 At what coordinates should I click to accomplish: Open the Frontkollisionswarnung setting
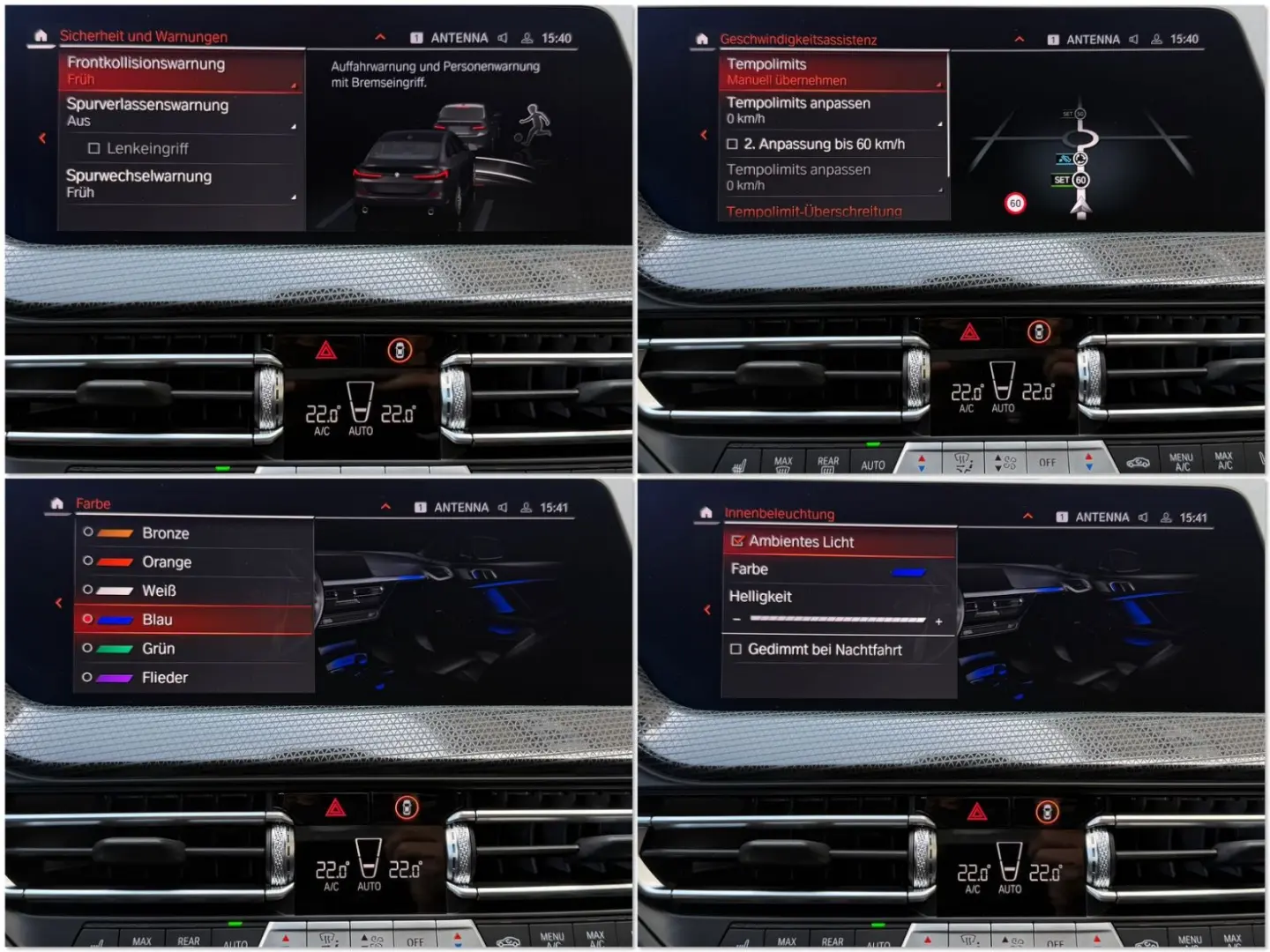point(181,71)
